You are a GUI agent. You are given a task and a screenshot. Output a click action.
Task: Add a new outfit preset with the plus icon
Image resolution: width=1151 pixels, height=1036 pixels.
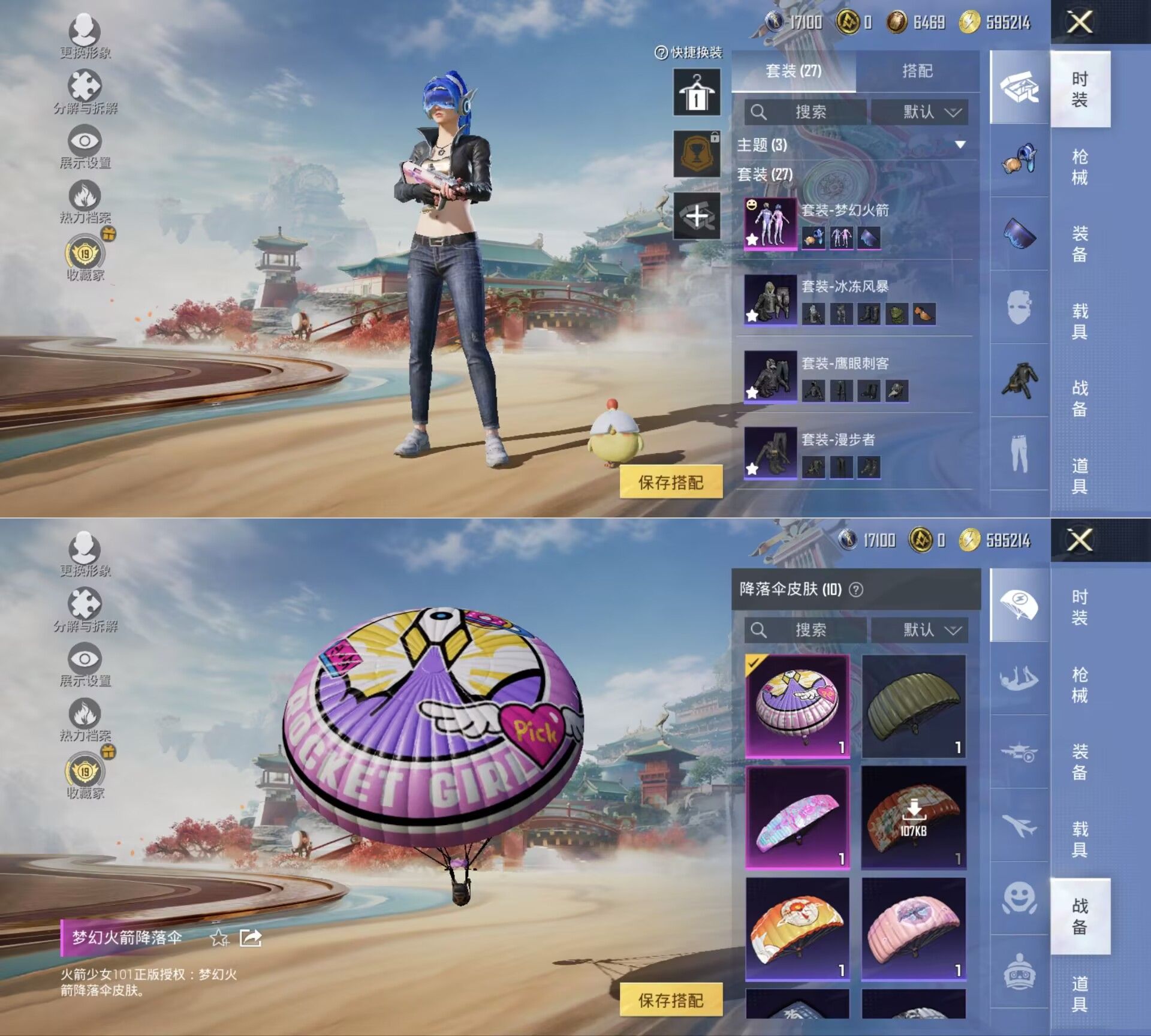tap(697, 216)
